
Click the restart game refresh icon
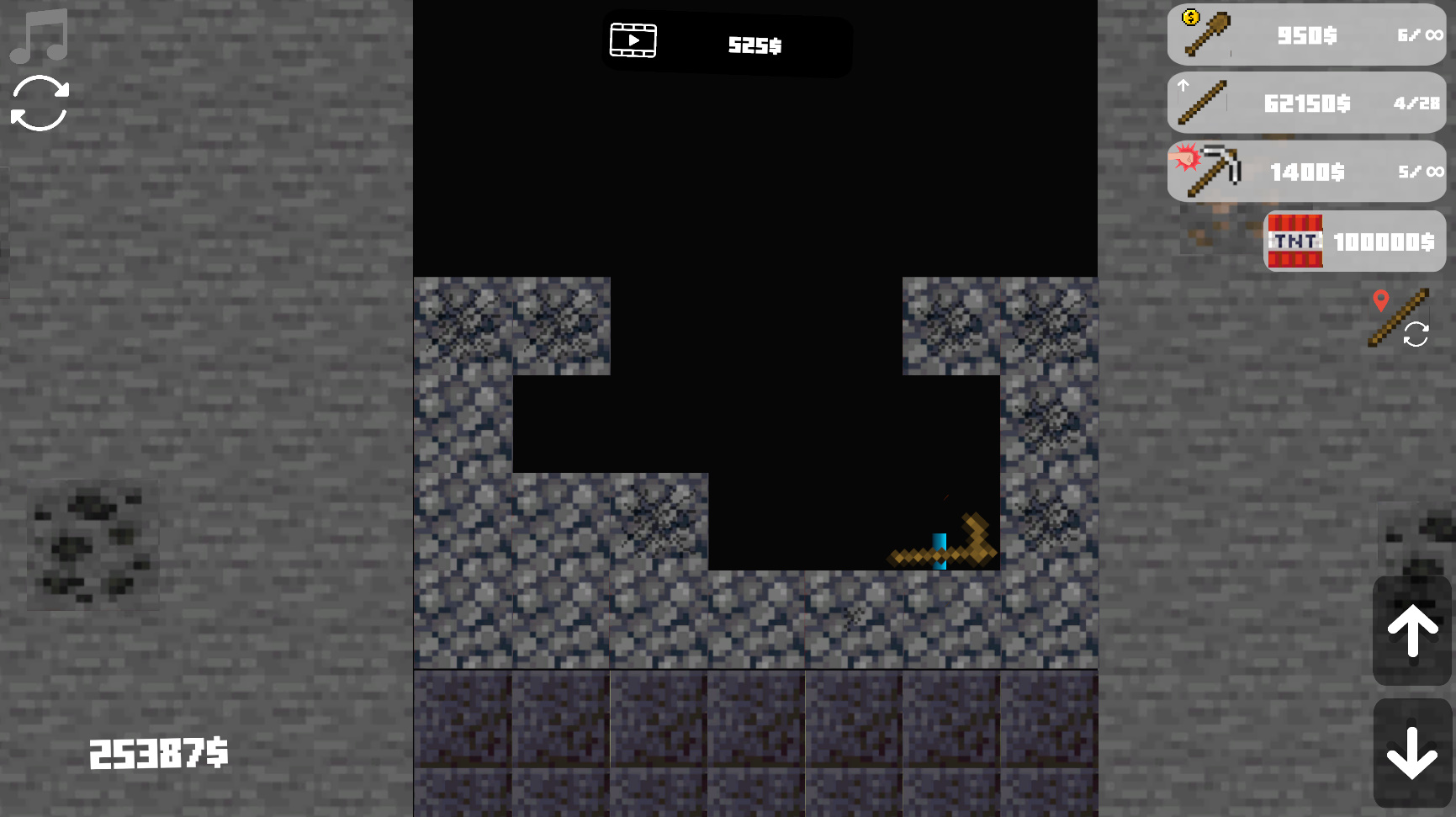38,103
